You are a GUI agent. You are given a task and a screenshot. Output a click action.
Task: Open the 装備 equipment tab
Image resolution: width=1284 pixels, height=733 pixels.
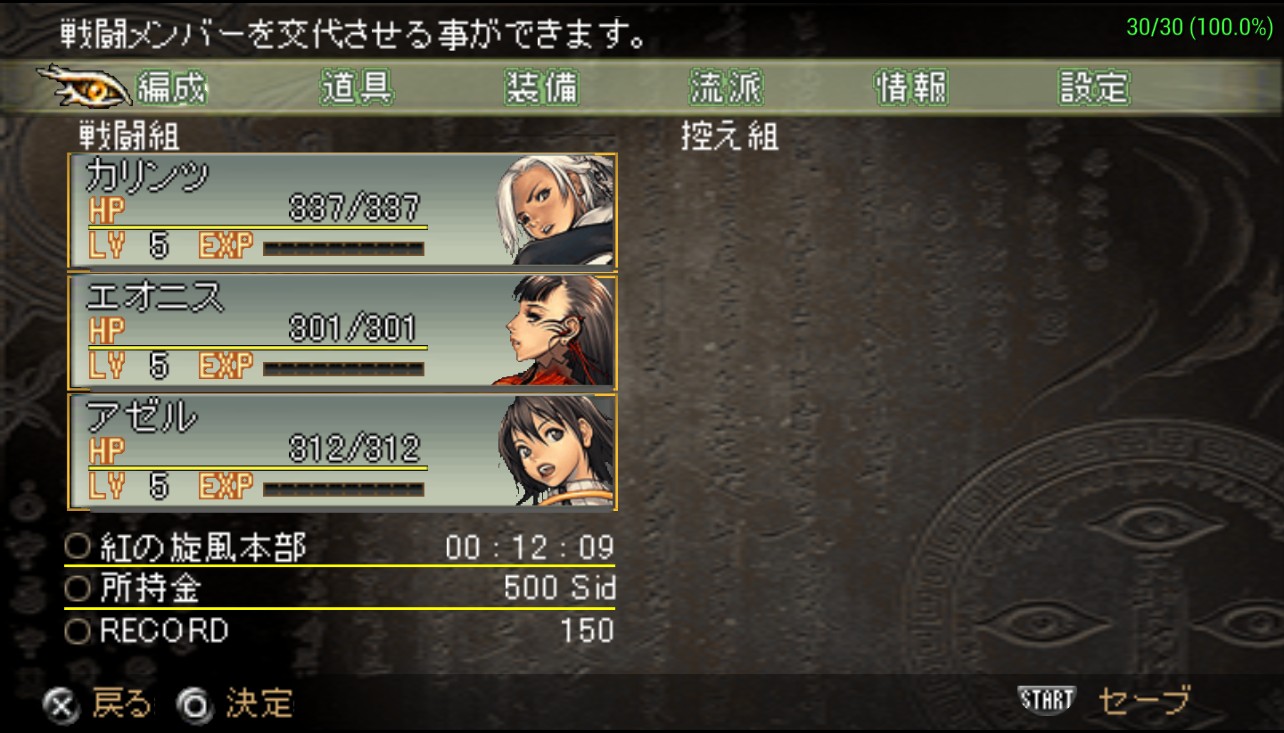[541, 89]
